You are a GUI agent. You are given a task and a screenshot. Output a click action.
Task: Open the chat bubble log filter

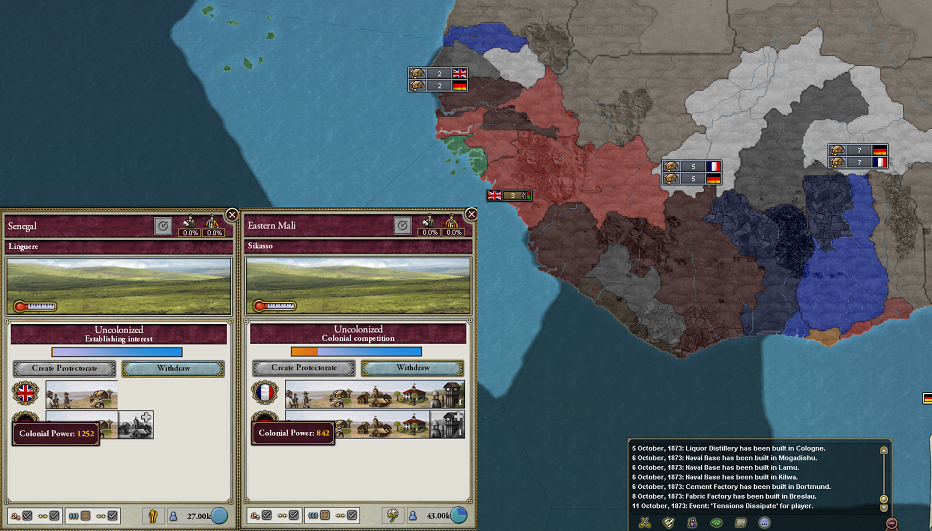pos(764,522)
